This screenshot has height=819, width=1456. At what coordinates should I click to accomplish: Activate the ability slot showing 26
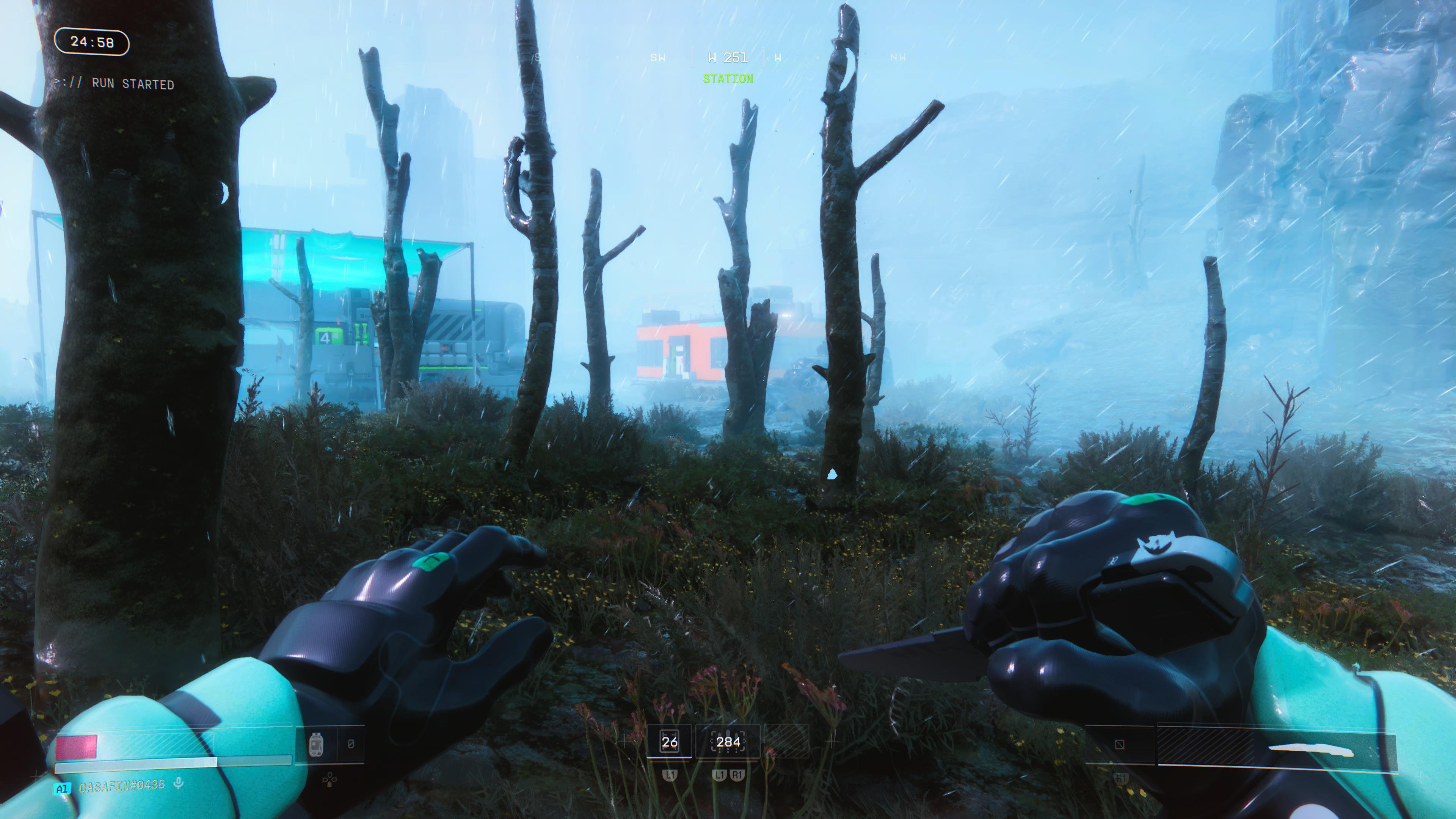point(669,742)
